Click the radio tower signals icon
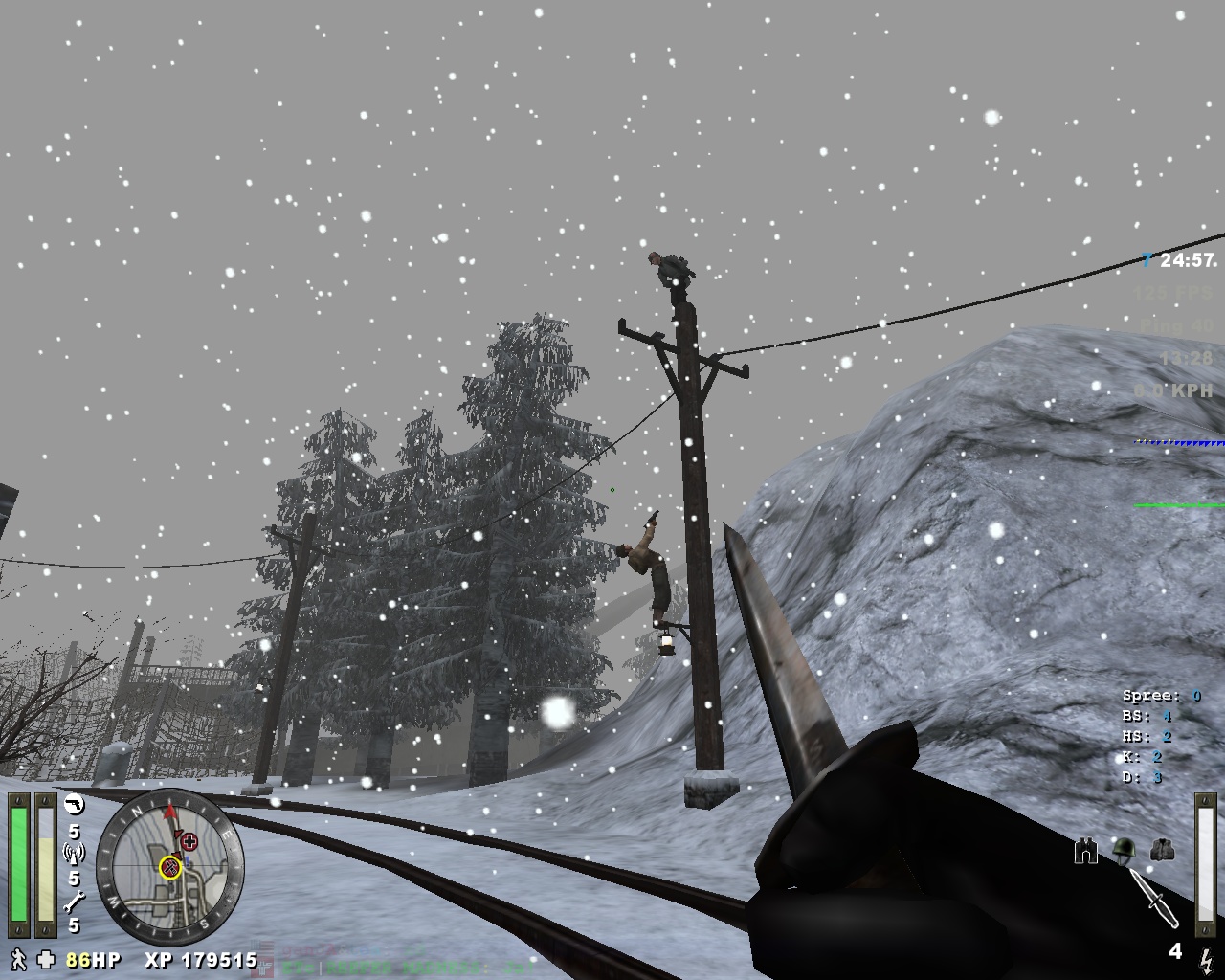Viewport: 1225px width, 980px height. [x=74, y=854]
